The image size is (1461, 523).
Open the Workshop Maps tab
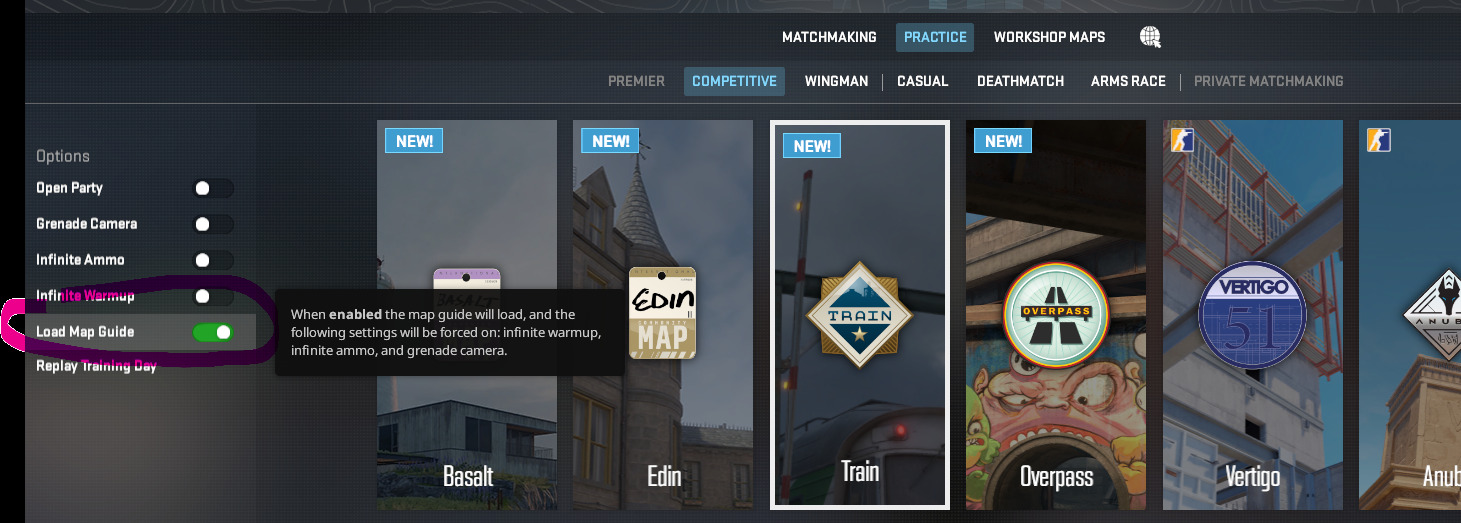click(x=1049, y=37)
